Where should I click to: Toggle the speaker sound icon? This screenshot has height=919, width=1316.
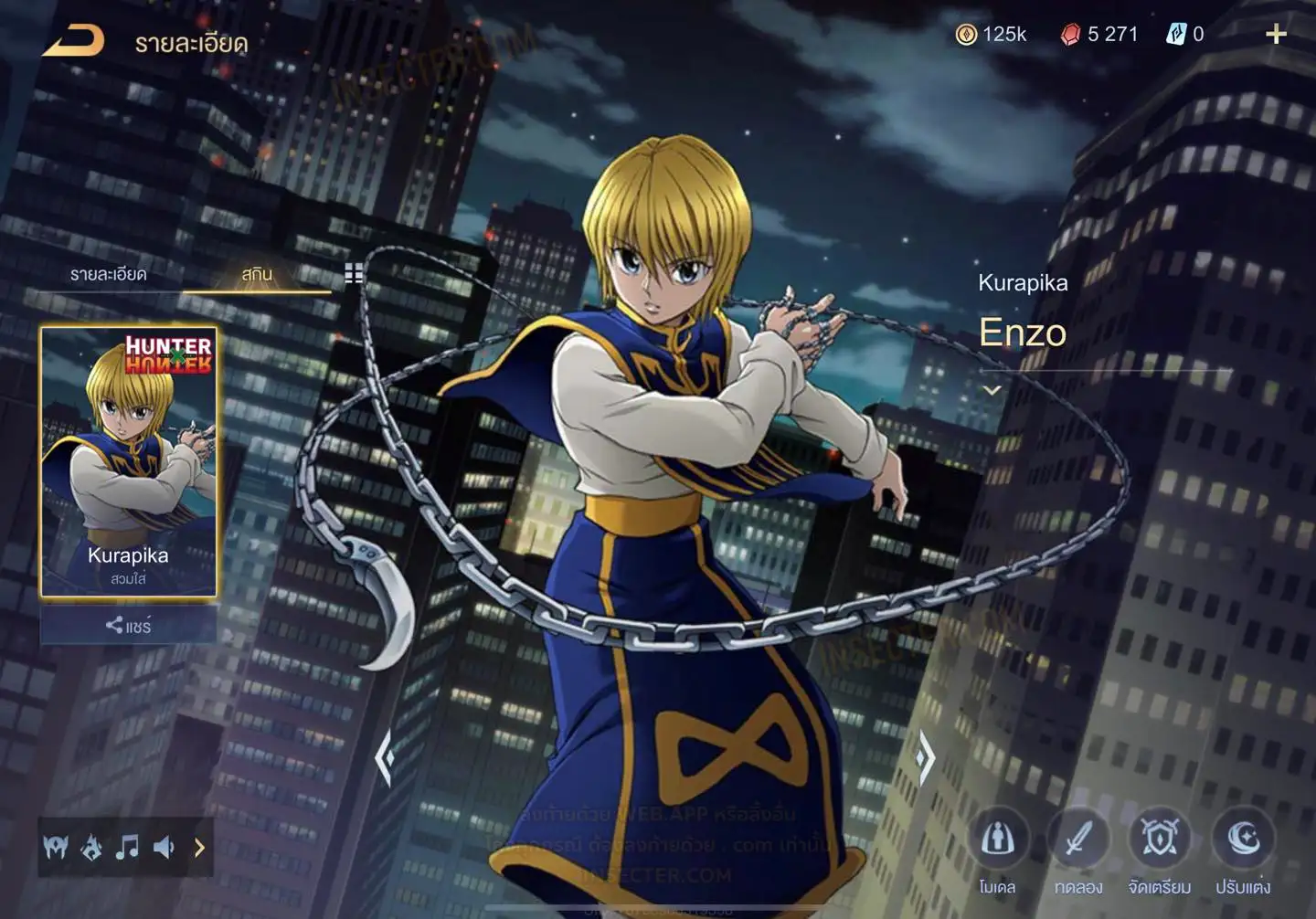coord(164,848)
